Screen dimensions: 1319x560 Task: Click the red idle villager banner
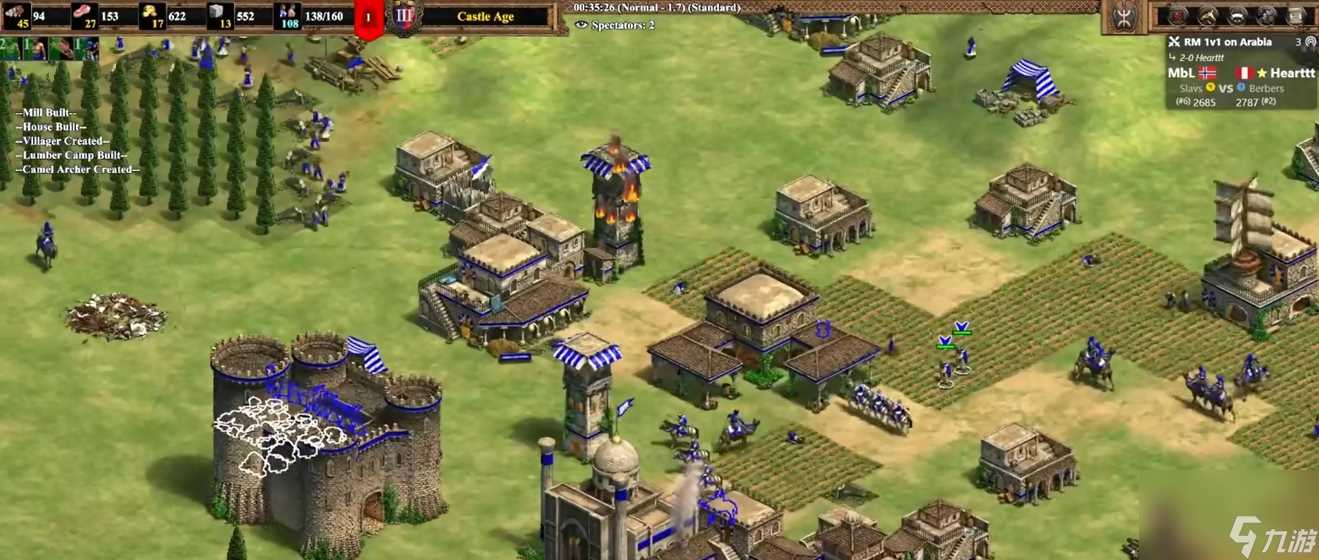tap(368, 18)
